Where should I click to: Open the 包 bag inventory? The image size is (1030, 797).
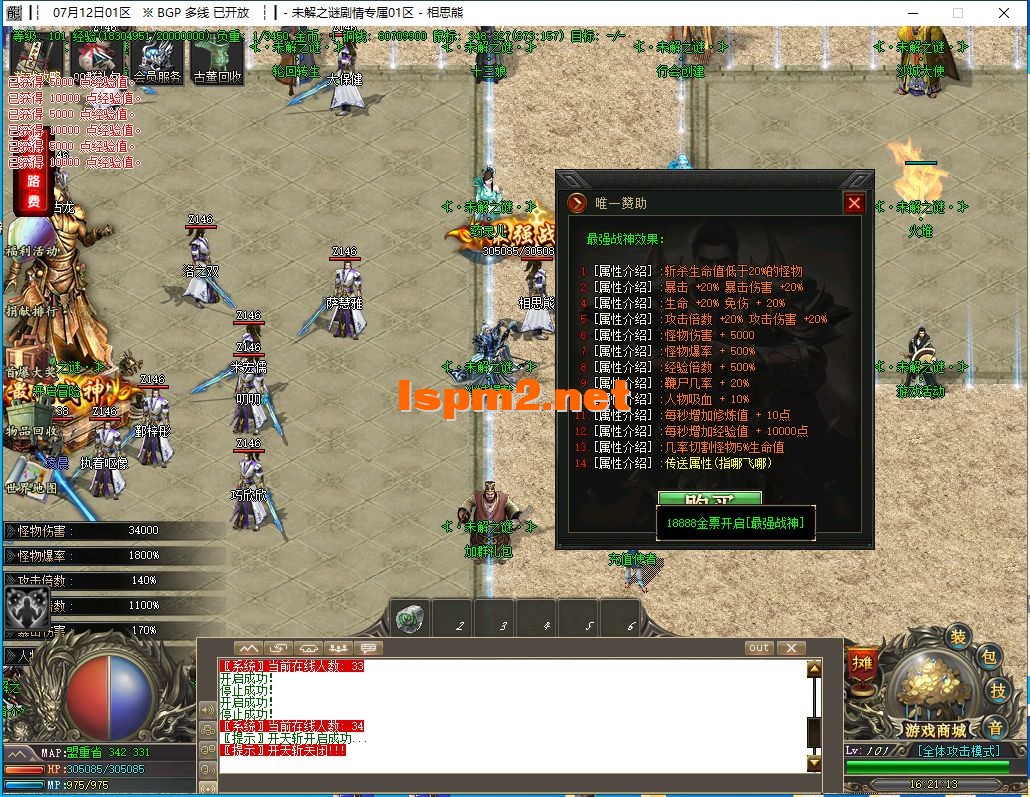tap(988, 657)
